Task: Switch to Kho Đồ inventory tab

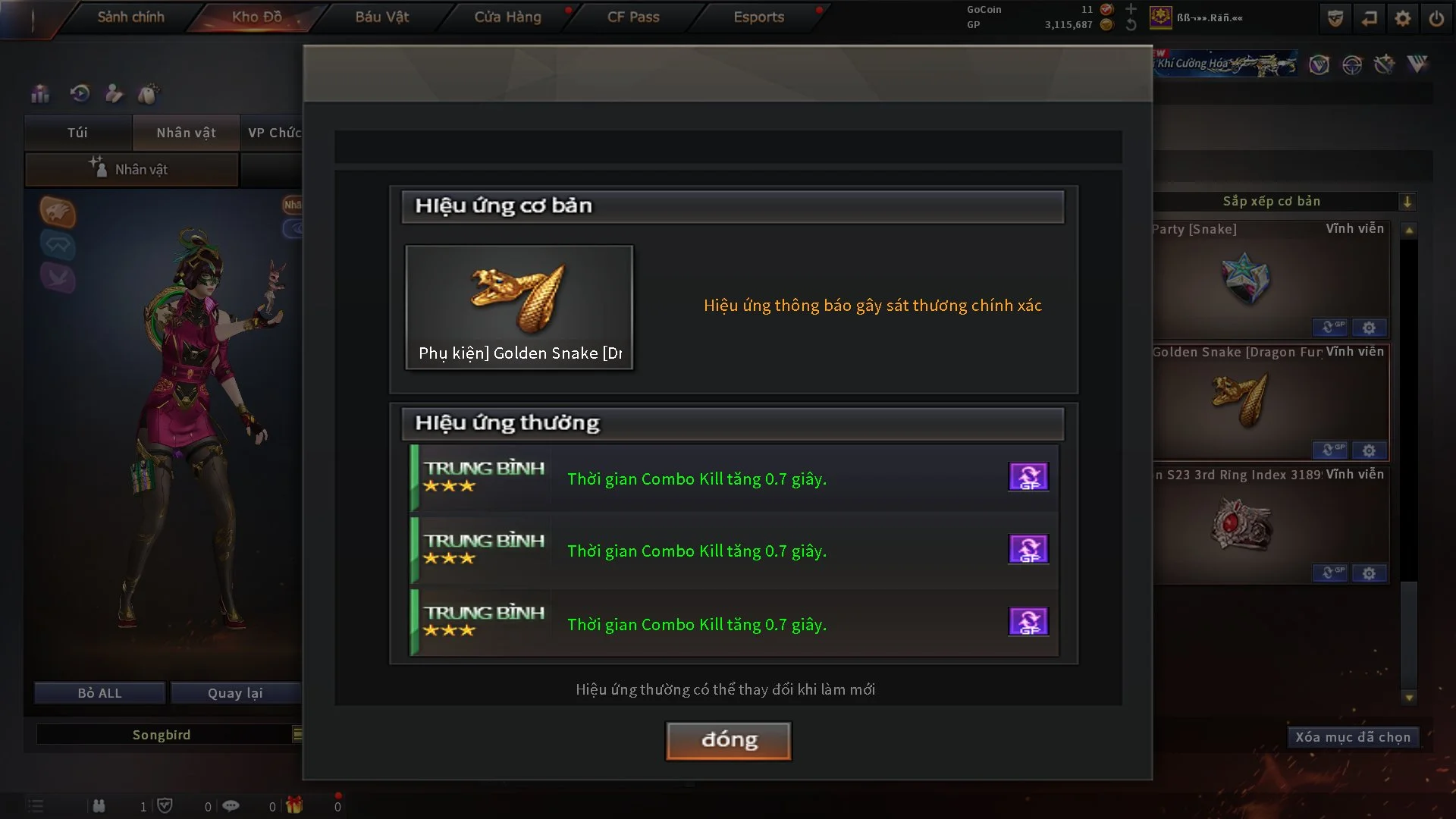Action: [256, 17]
